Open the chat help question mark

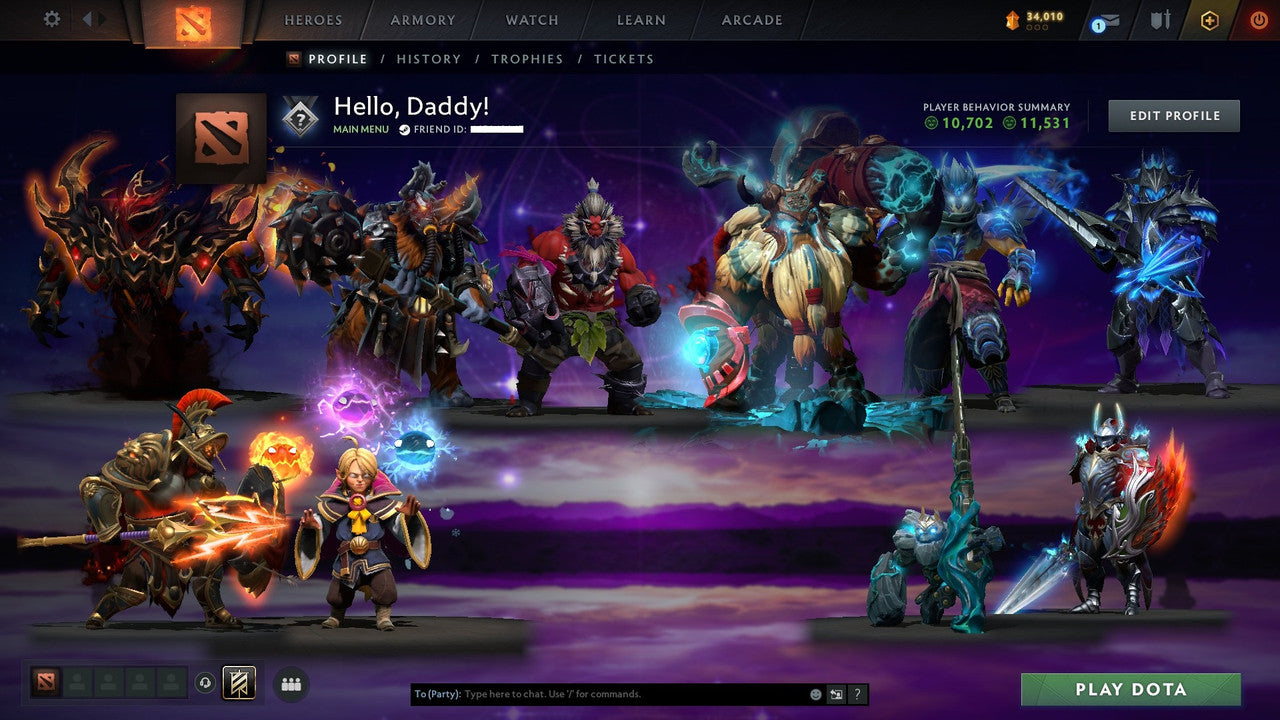coord(857,693)
